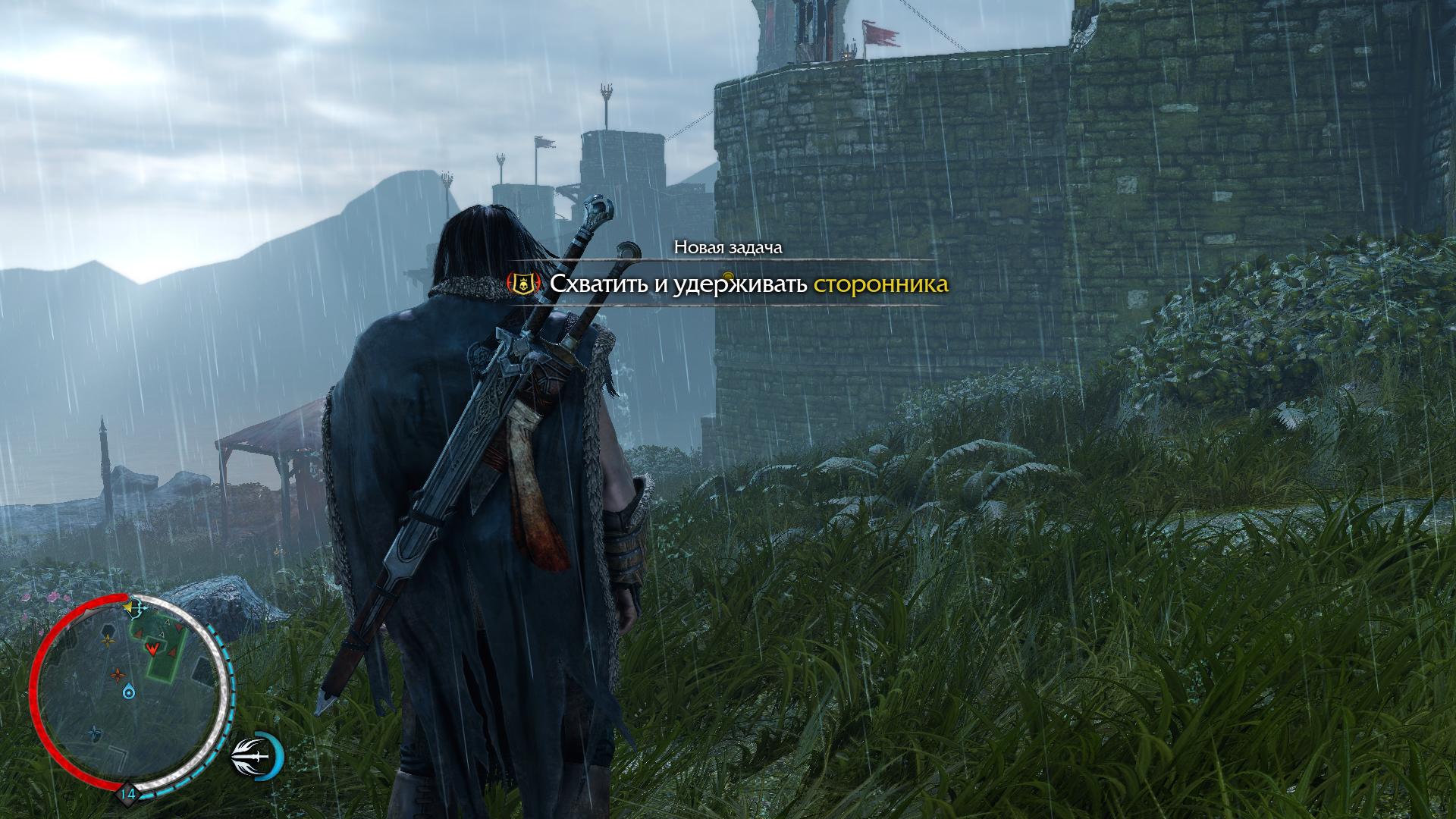The width and height of the screenshot is (1456, 819).
Task: Select the yellow star marker on minimap
Action: [x=108, y=641]
